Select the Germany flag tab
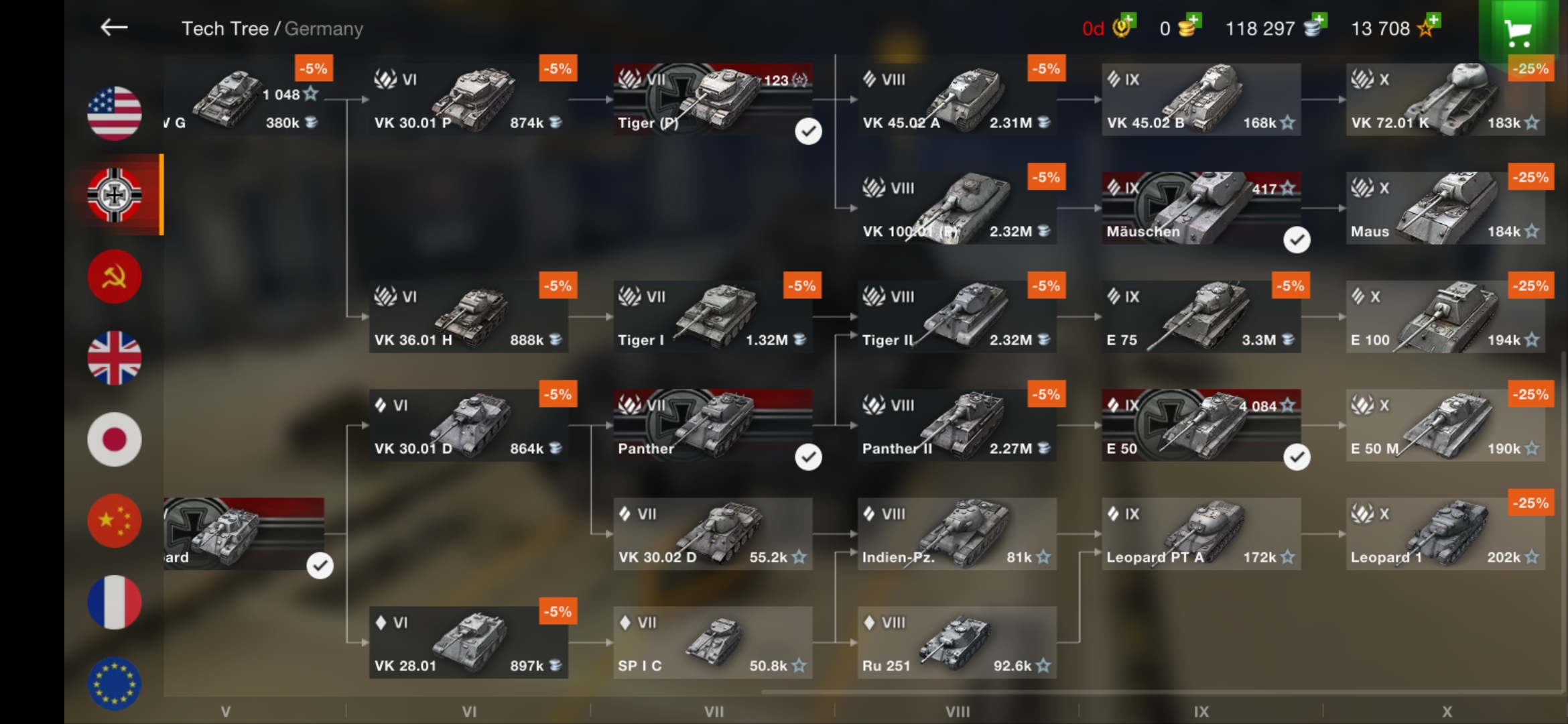Viewport: 1568px width, 724px height. click(114, 195)
